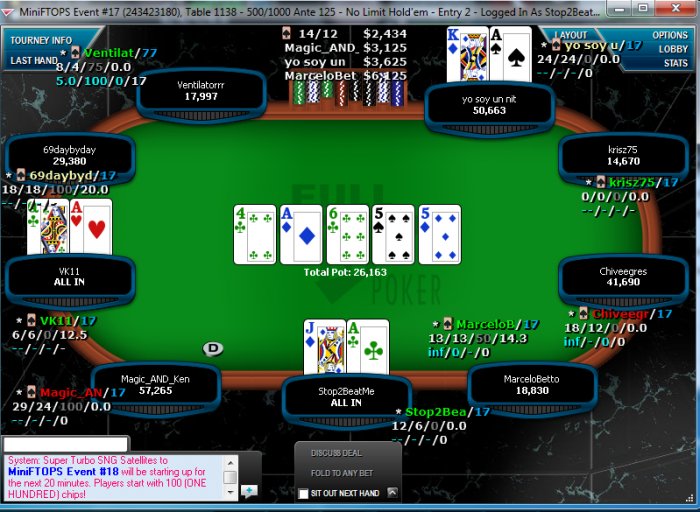
Task: Open the Layout menu
Action: [570, 35]
